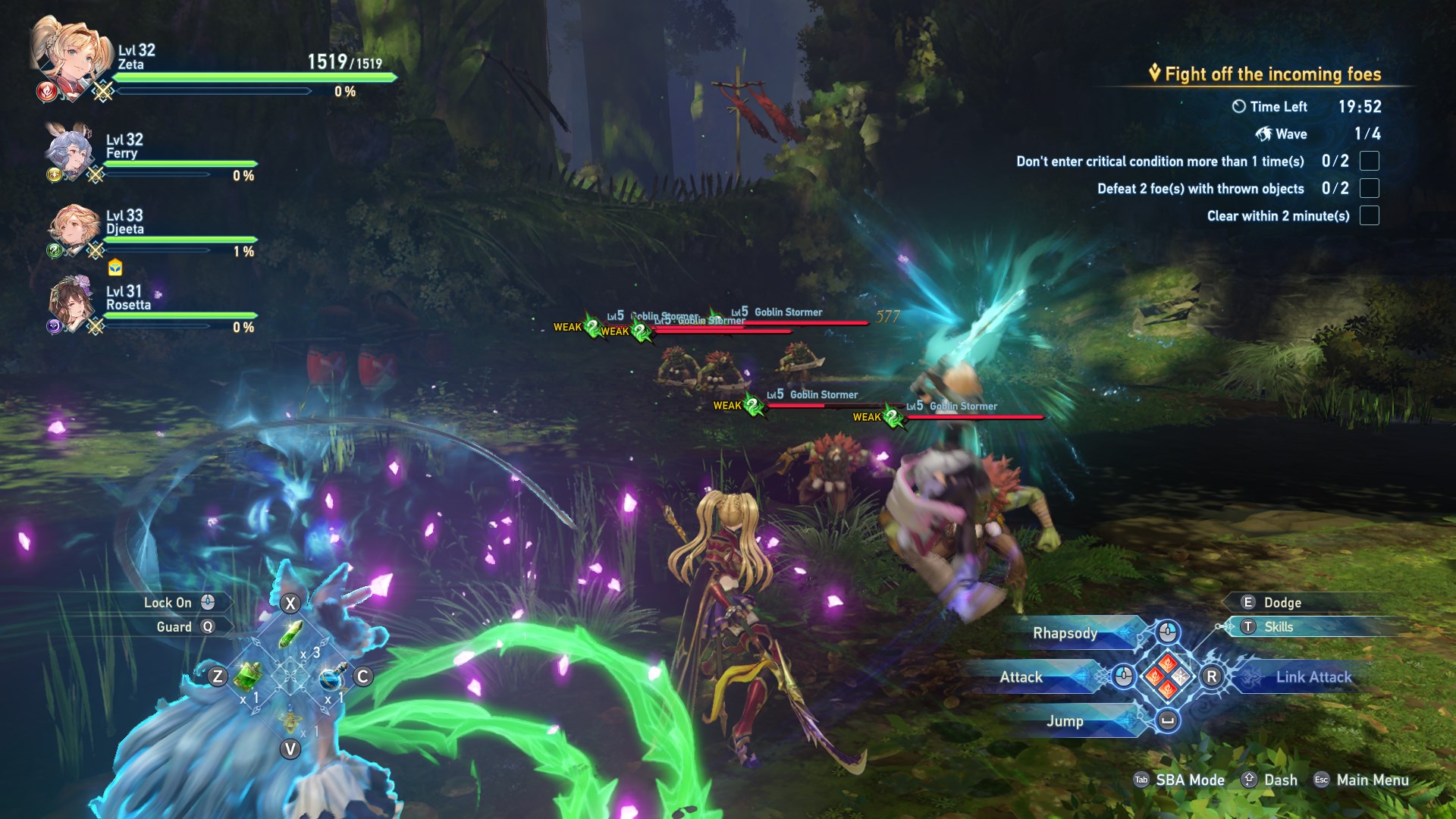Click the fire skill diamond cluster
This screenshot has height=819, width=1456.
(1168, 676)
